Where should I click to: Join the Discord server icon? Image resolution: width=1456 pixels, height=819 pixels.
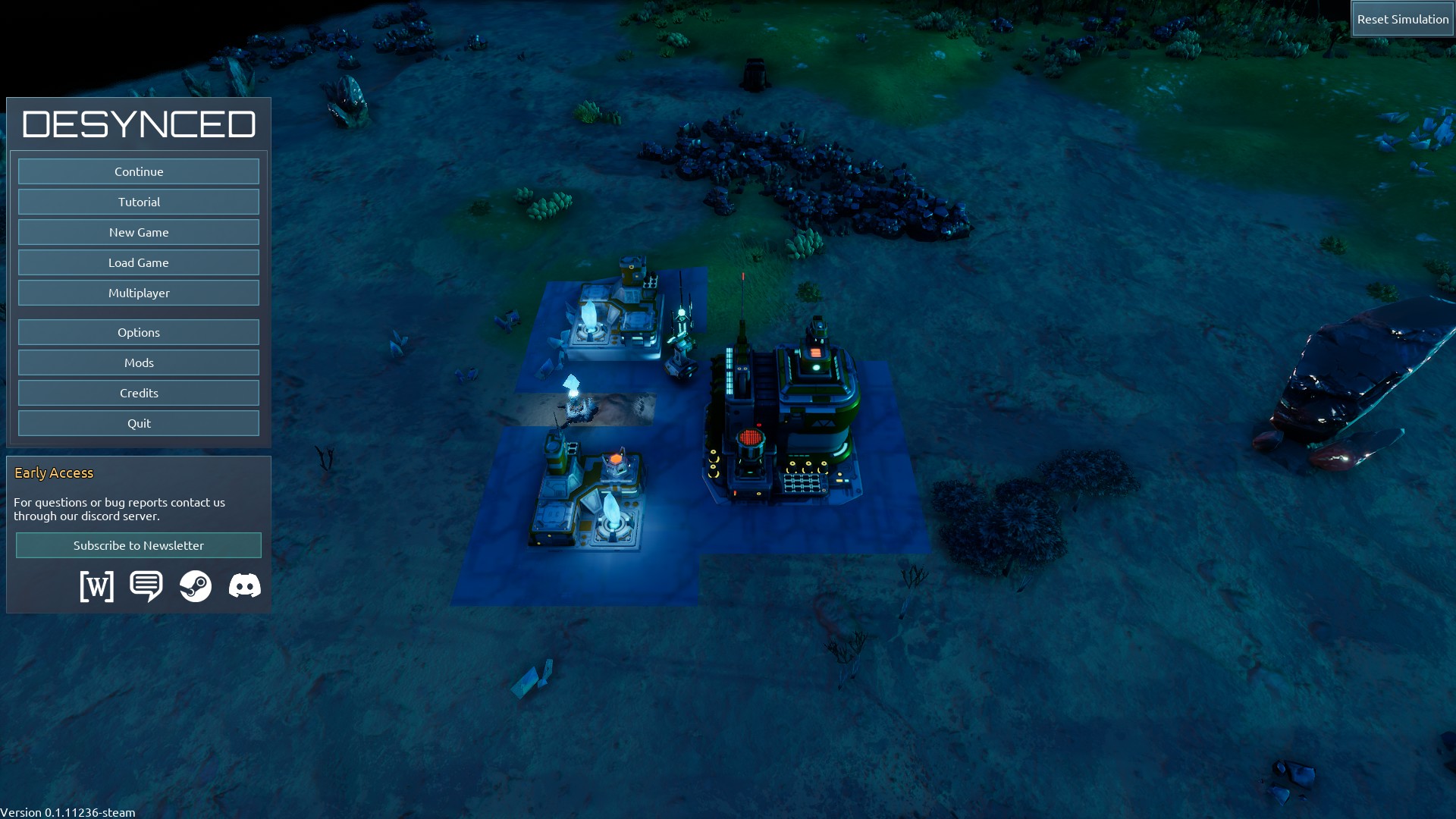pos(245,586)
